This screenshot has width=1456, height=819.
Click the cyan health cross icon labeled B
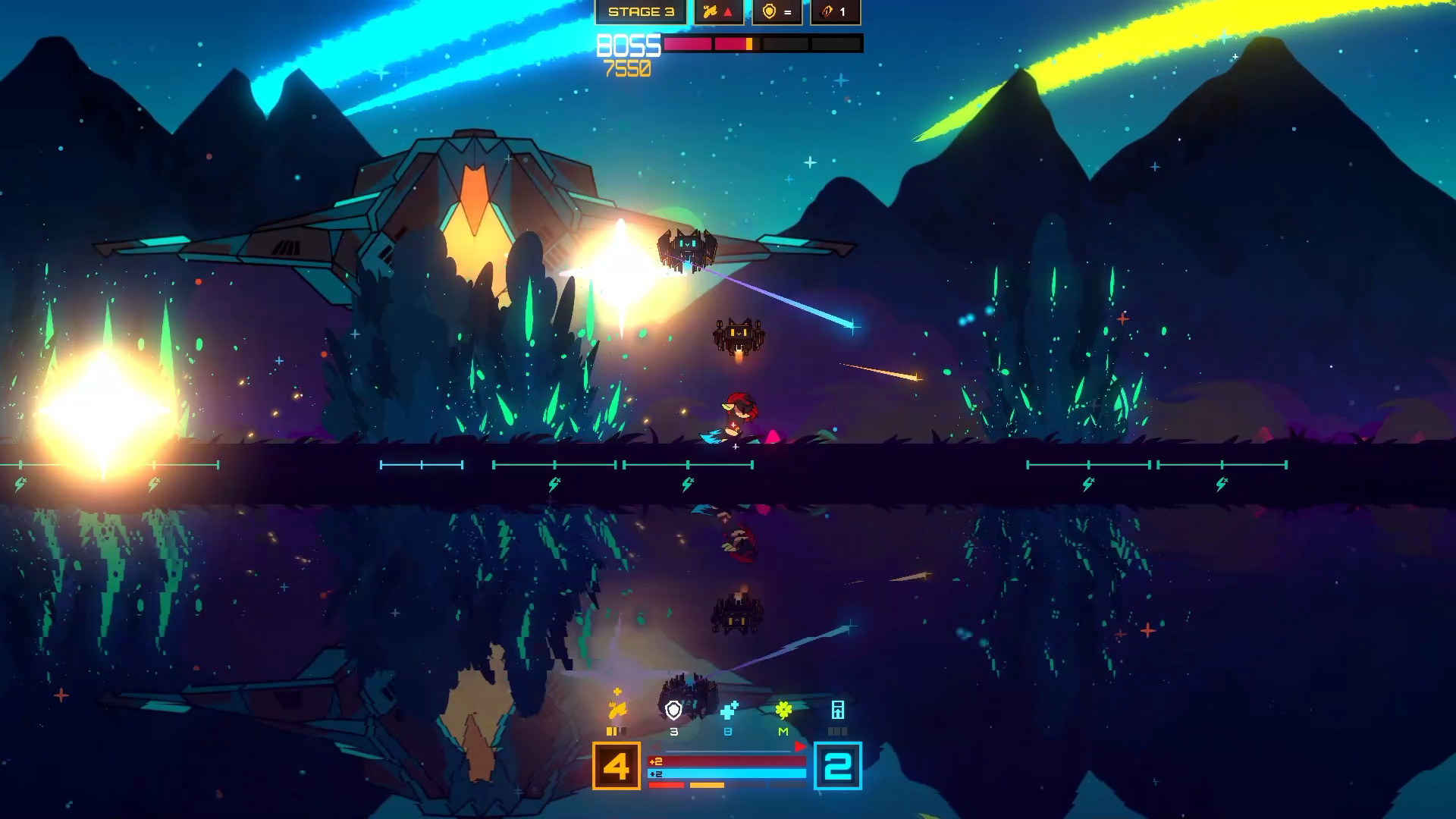(729, 711)
